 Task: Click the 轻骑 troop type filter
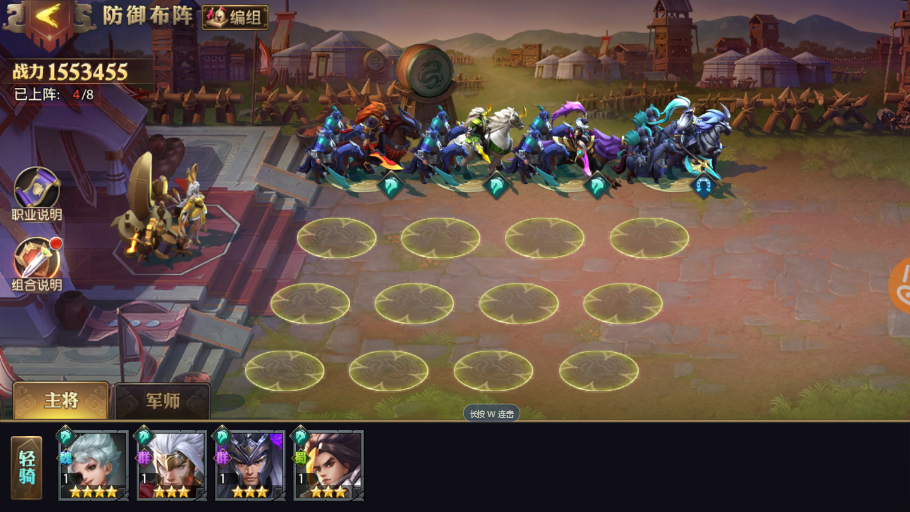(x=27, y=467)
